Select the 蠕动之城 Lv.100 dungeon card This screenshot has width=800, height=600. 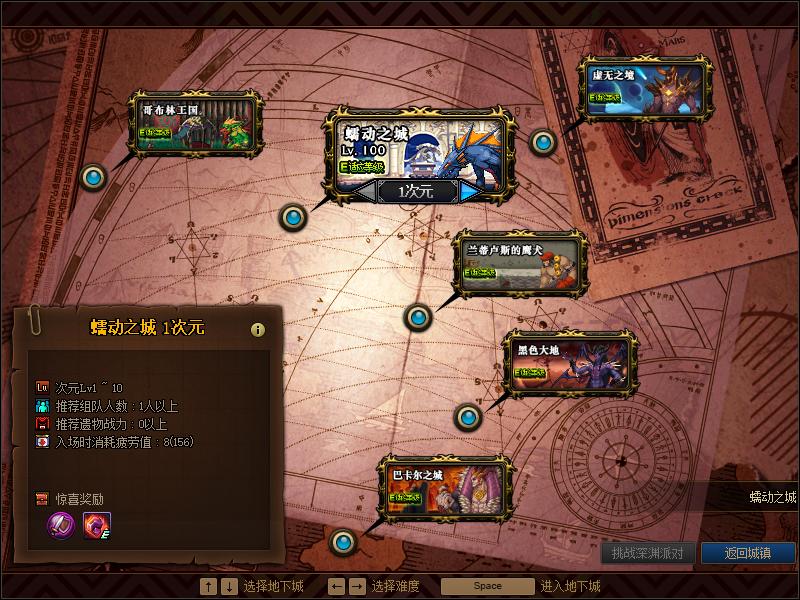pos(419,149)
